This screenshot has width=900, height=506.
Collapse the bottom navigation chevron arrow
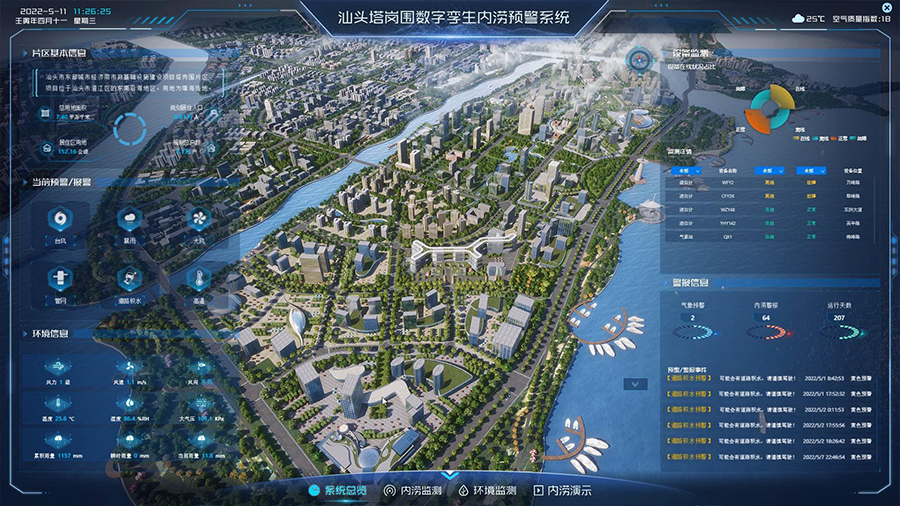450,475
